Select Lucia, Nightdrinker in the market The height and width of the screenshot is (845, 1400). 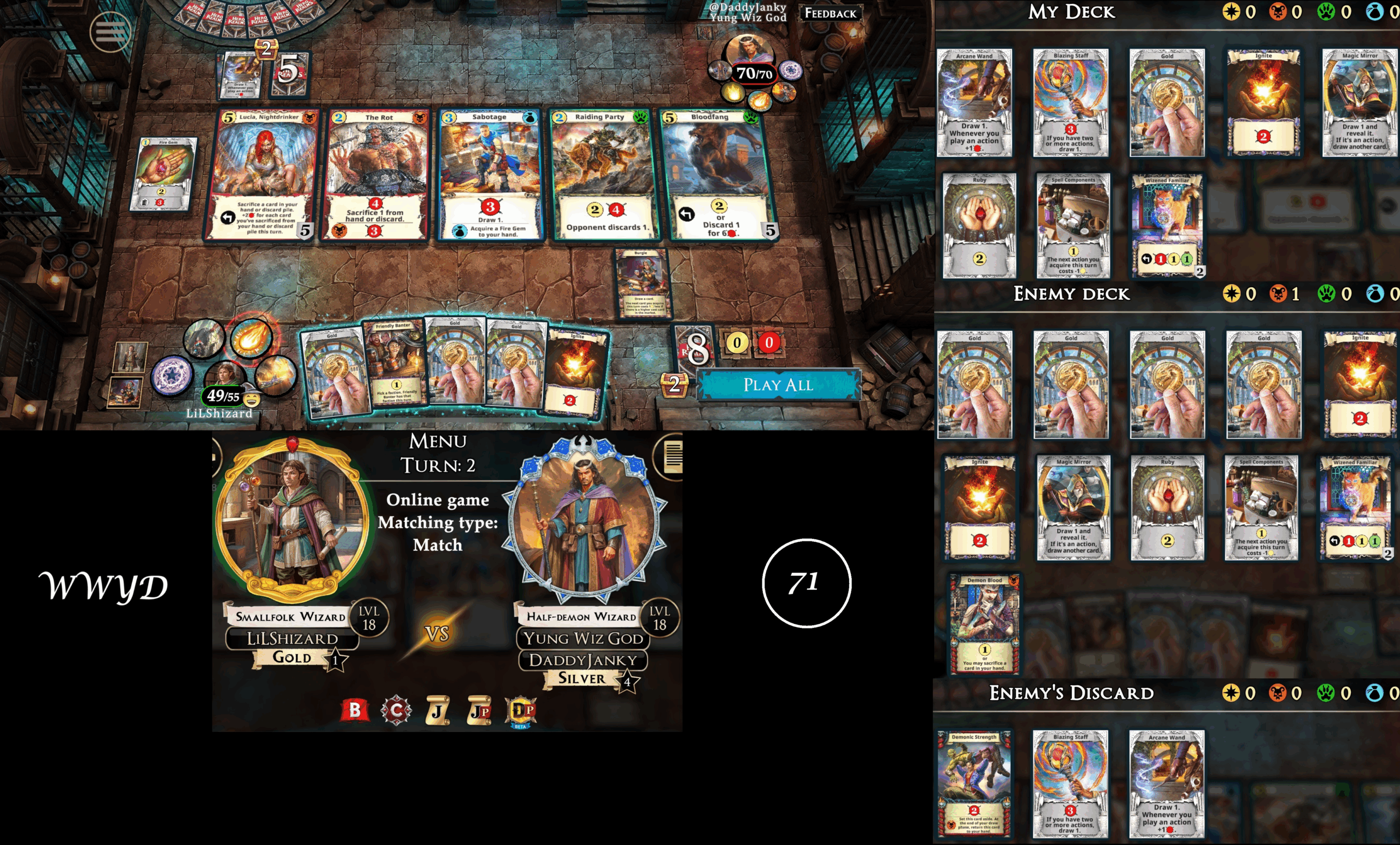[x=262, y=174]
